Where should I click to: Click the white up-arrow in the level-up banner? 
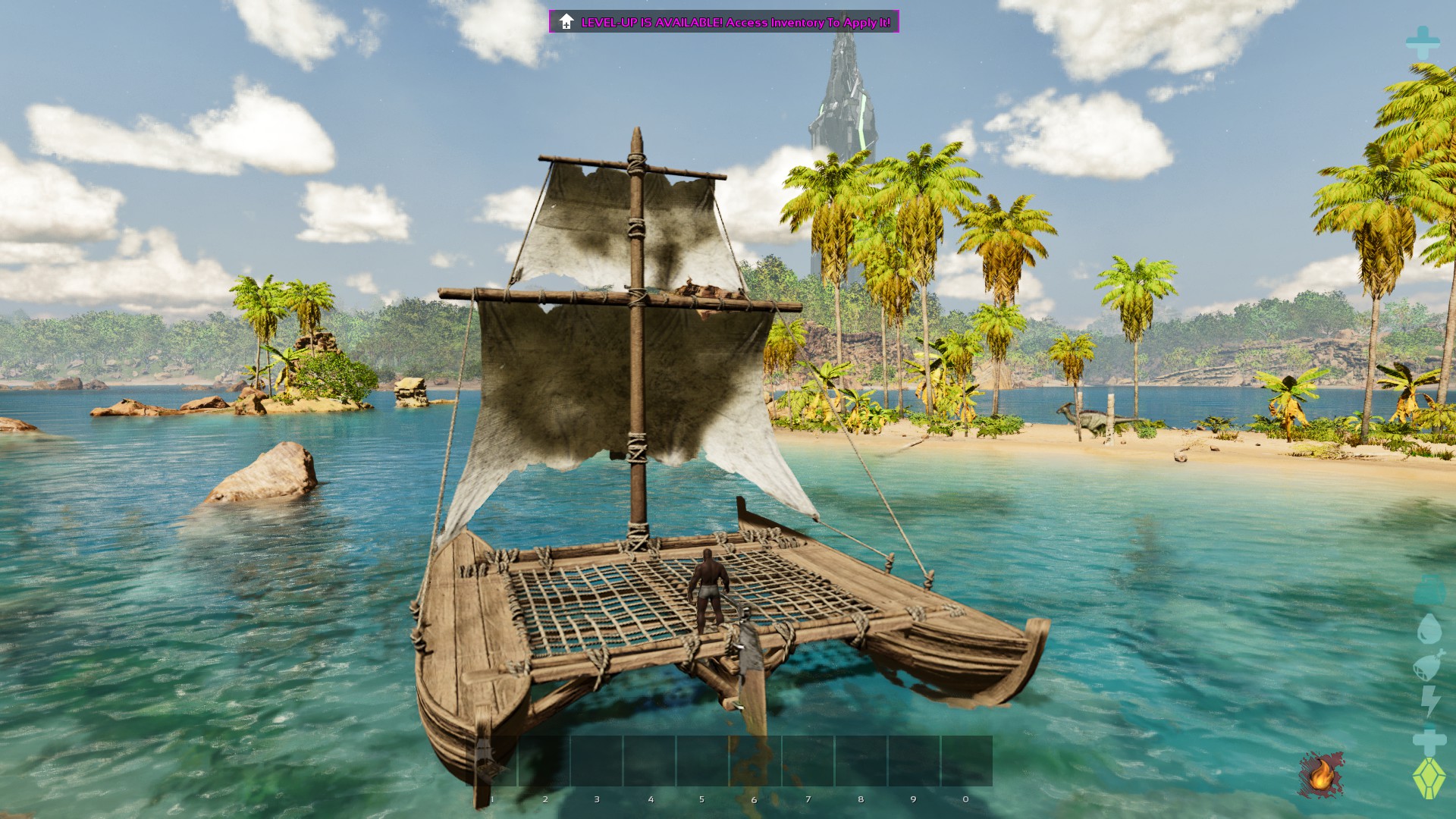[566, 22]
